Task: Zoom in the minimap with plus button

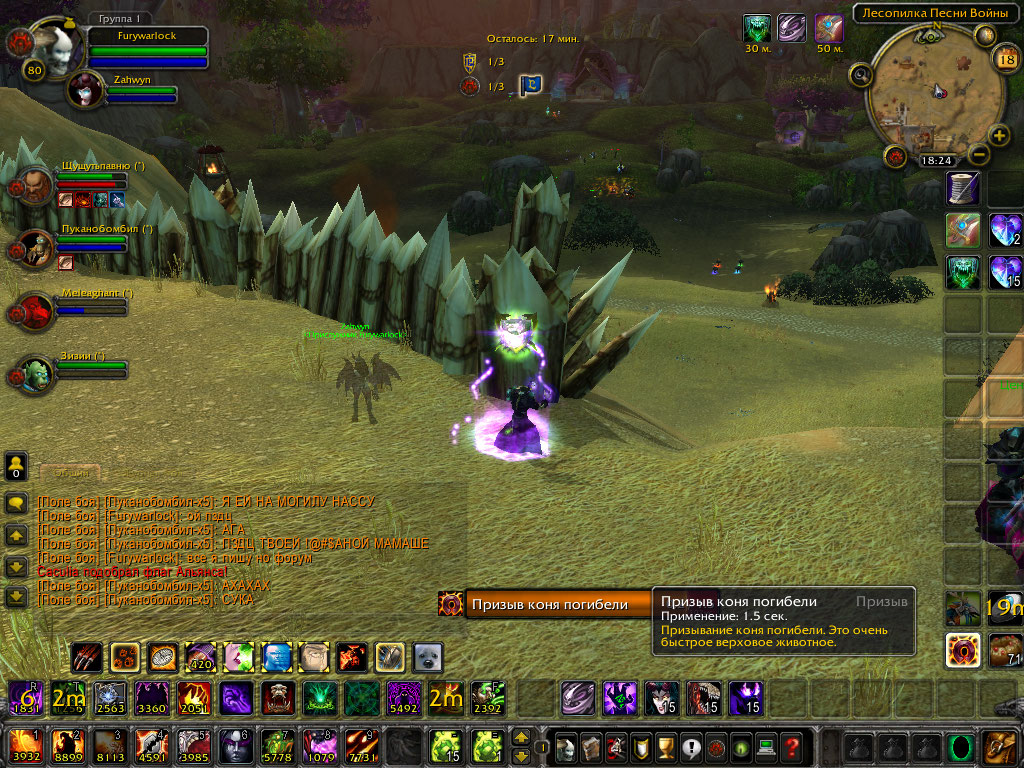Action: [x=998, y=136]
